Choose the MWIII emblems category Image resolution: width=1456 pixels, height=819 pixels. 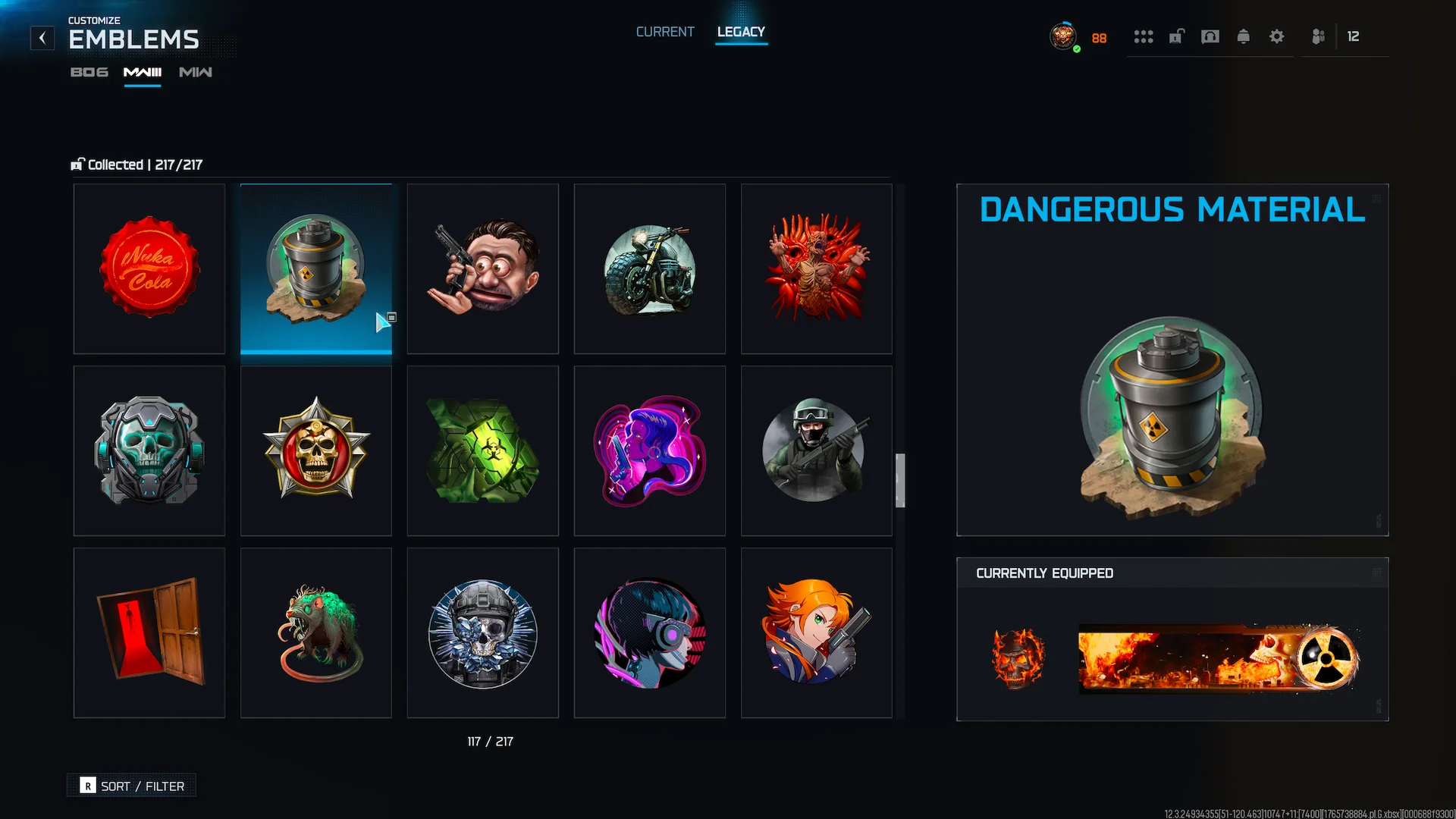[x=143, y=72]
